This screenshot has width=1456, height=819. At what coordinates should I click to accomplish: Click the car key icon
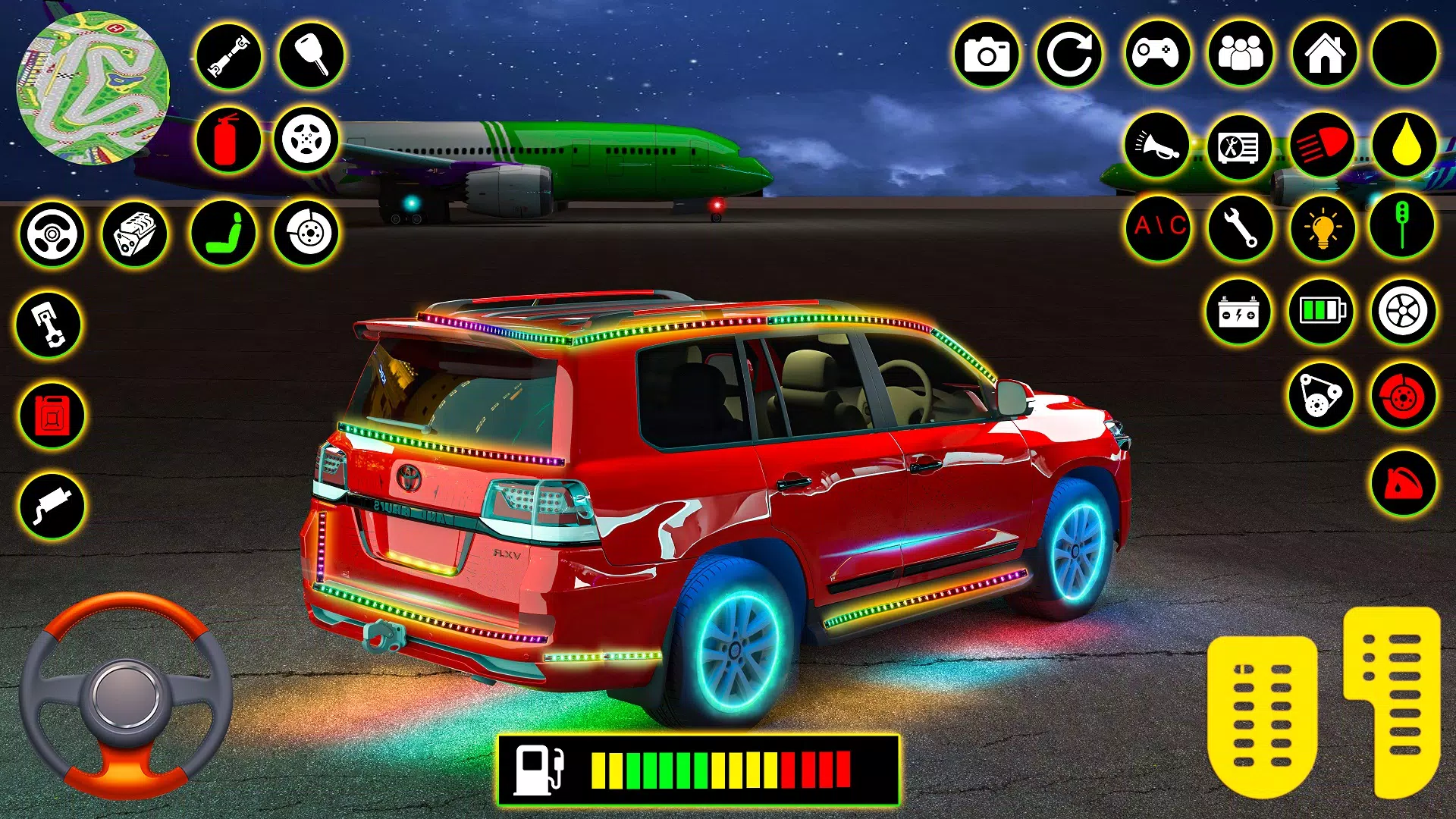(311, 55)
